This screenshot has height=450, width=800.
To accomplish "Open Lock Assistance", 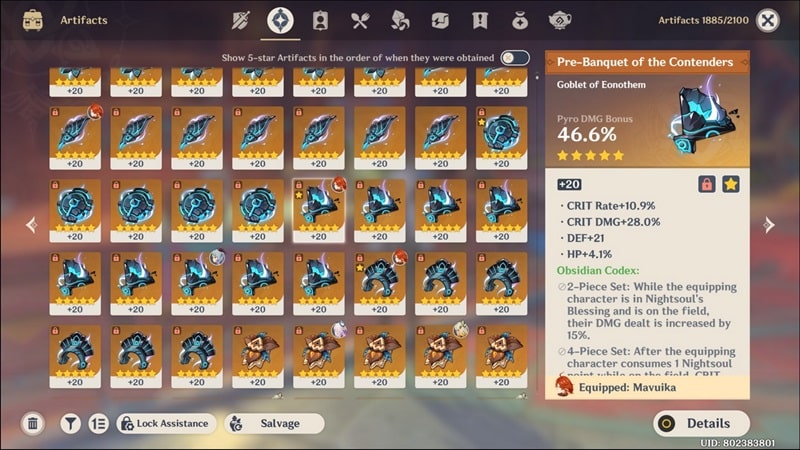I will pyautogui.click(x=164, y=423).
